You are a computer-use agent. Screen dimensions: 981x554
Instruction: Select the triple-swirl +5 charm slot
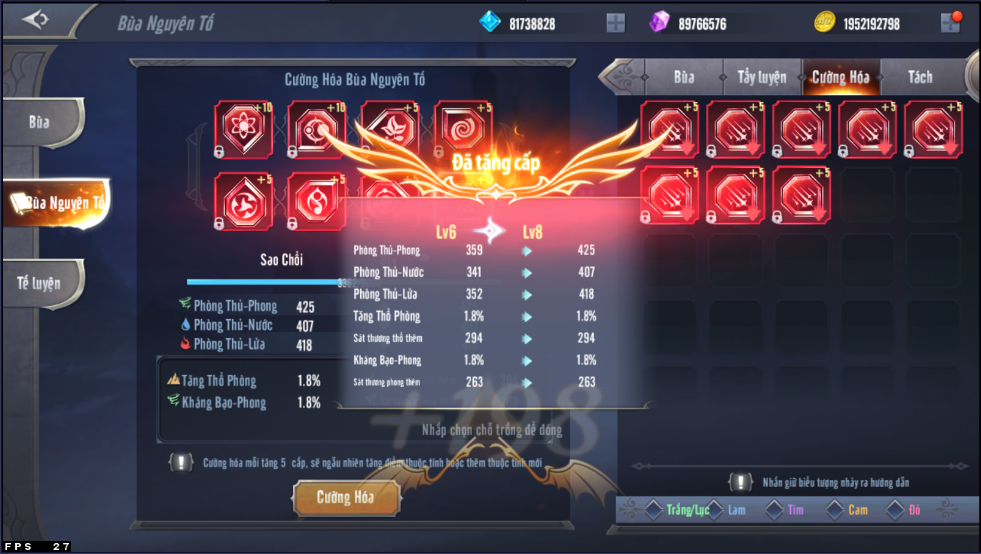(x=244, y=200)
